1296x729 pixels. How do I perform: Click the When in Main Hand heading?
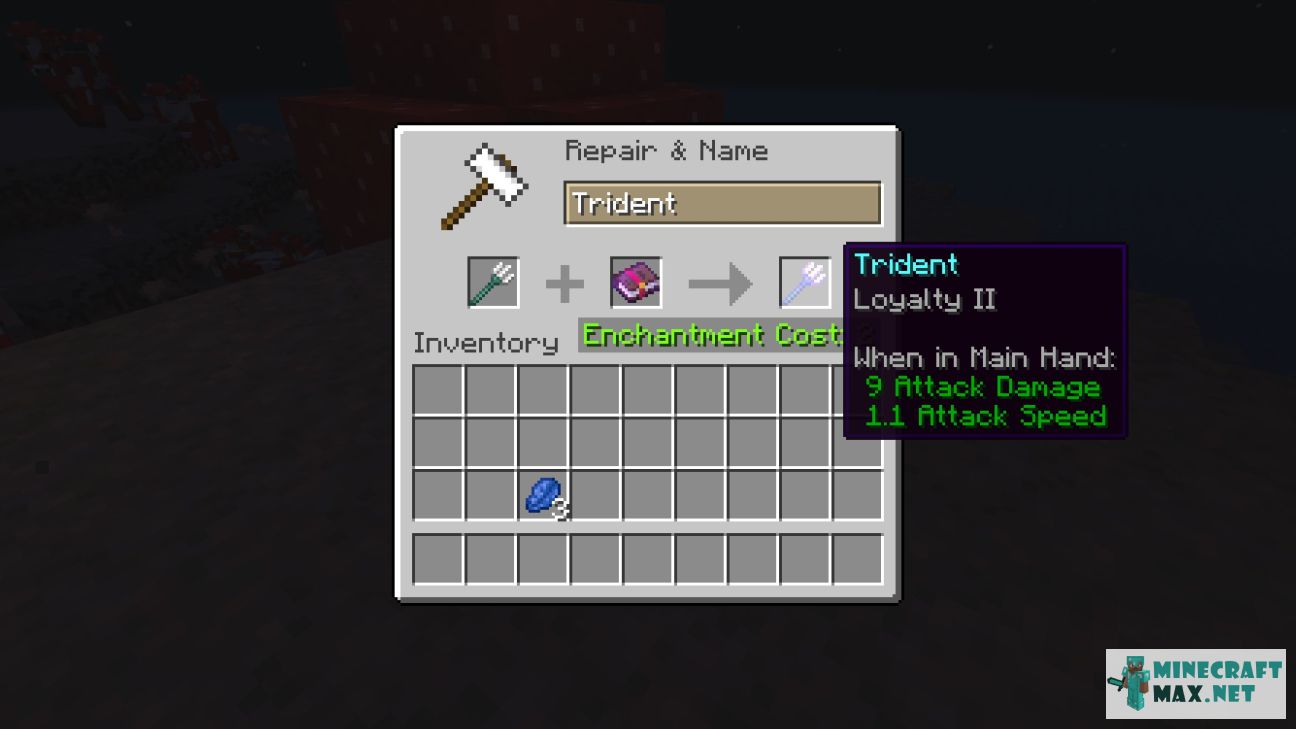click(985, 357)
